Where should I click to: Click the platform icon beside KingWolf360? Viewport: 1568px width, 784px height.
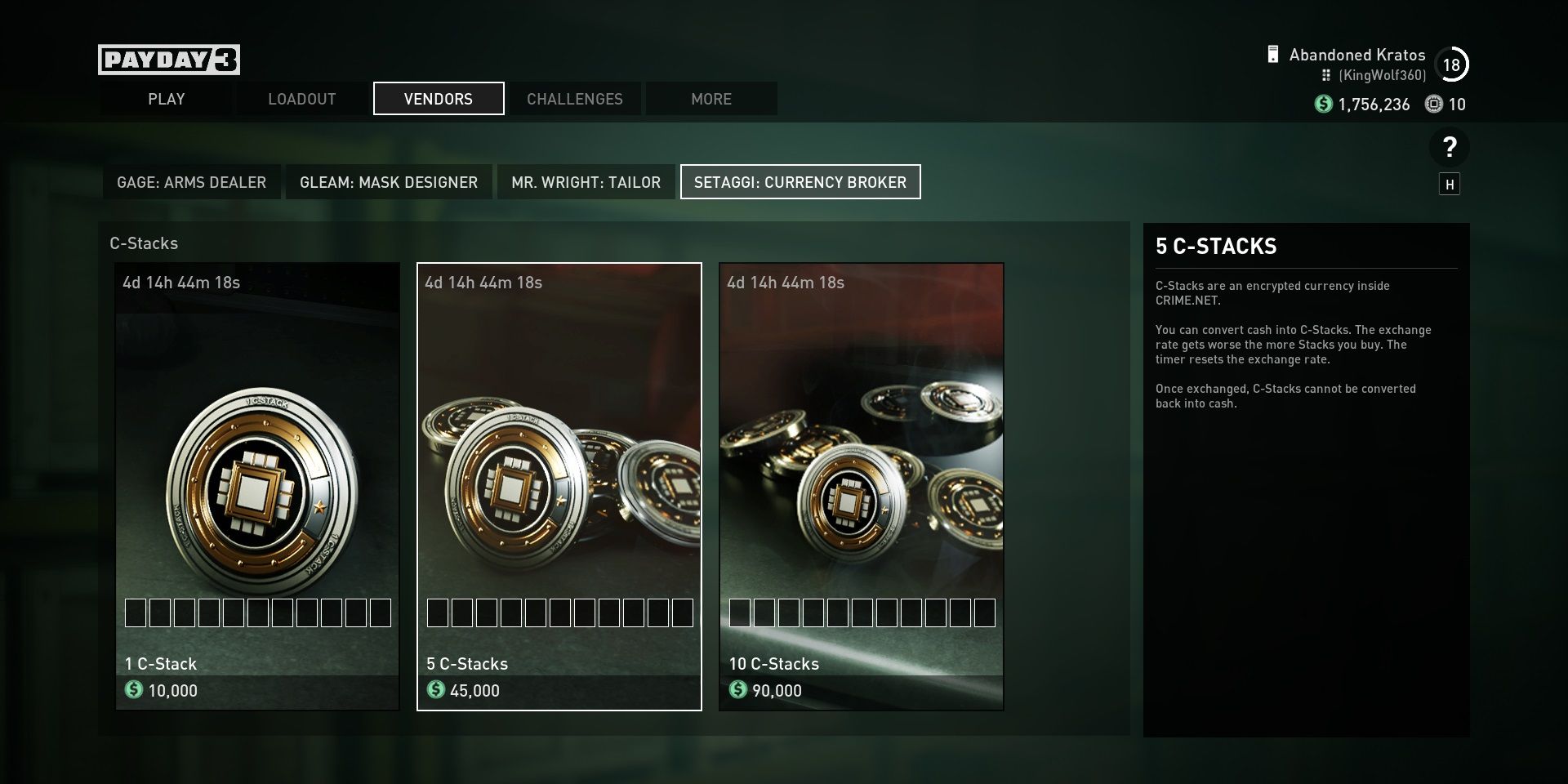(1325, 76)
